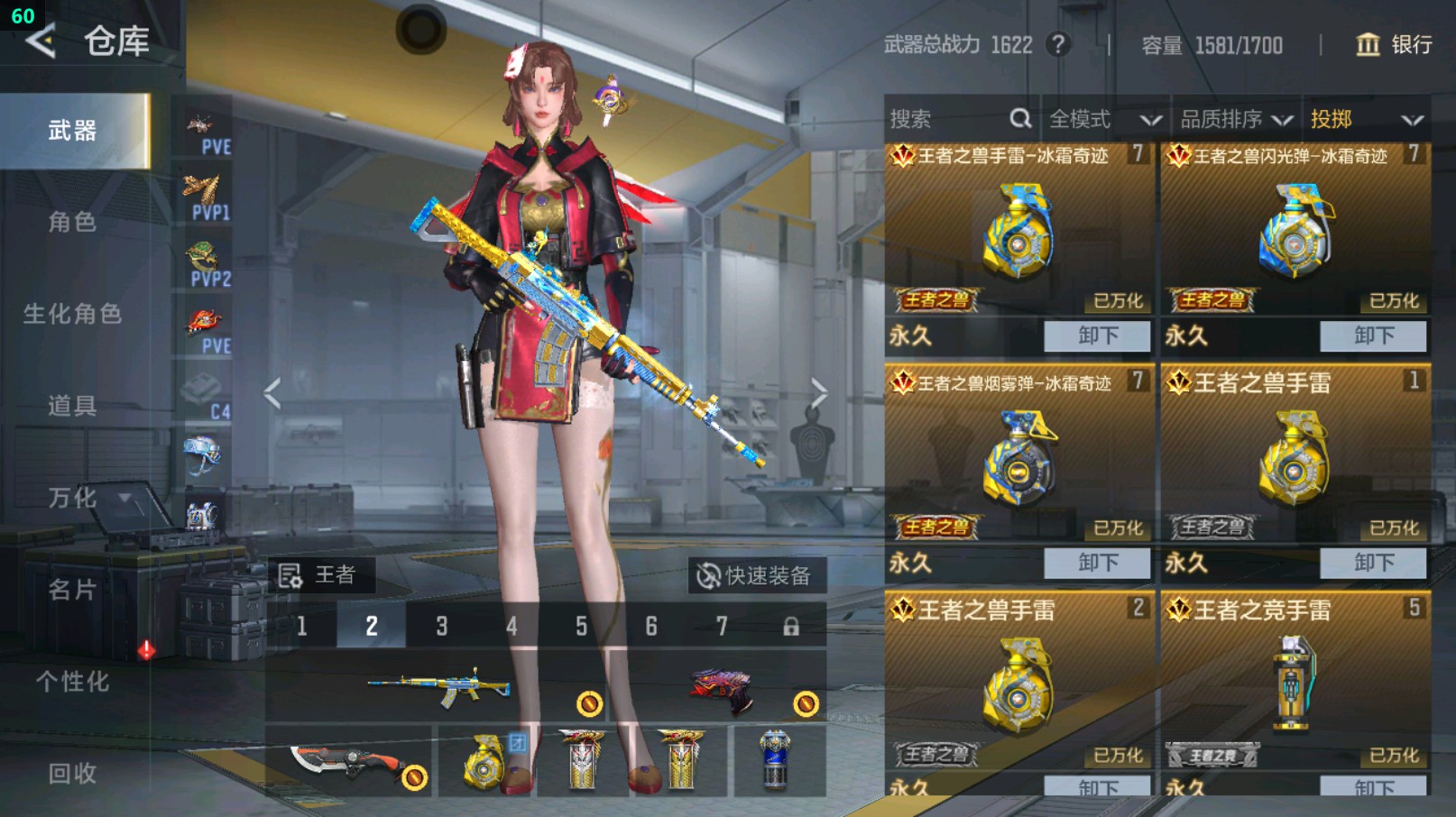Viewport: 1456px width, 817px height.
Task: Select loadout preset tab 5
Action: [x=581, y=625]
